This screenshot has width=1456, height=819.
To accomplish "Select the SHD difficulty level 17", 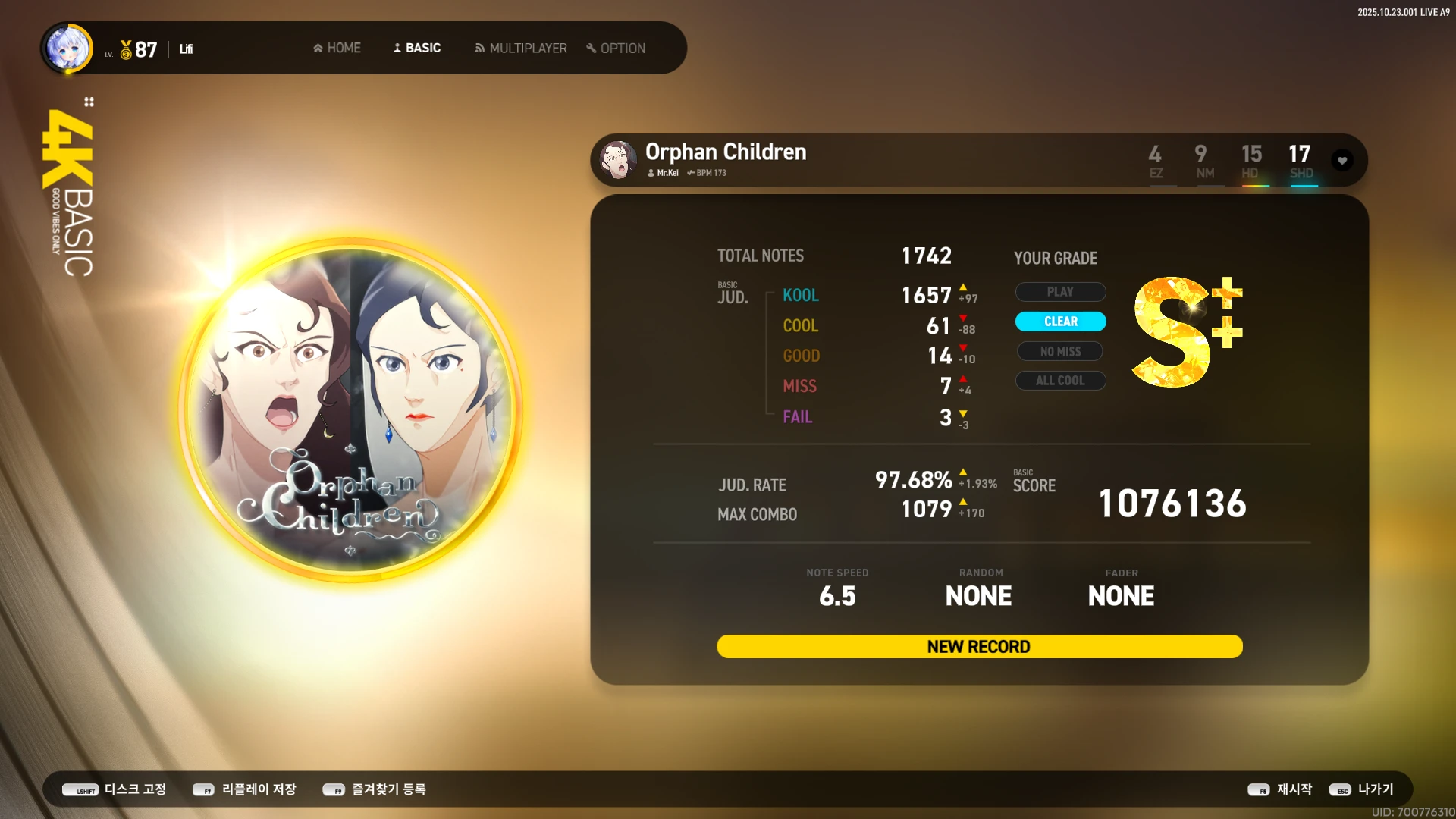I will click(x=1300, y=161).
